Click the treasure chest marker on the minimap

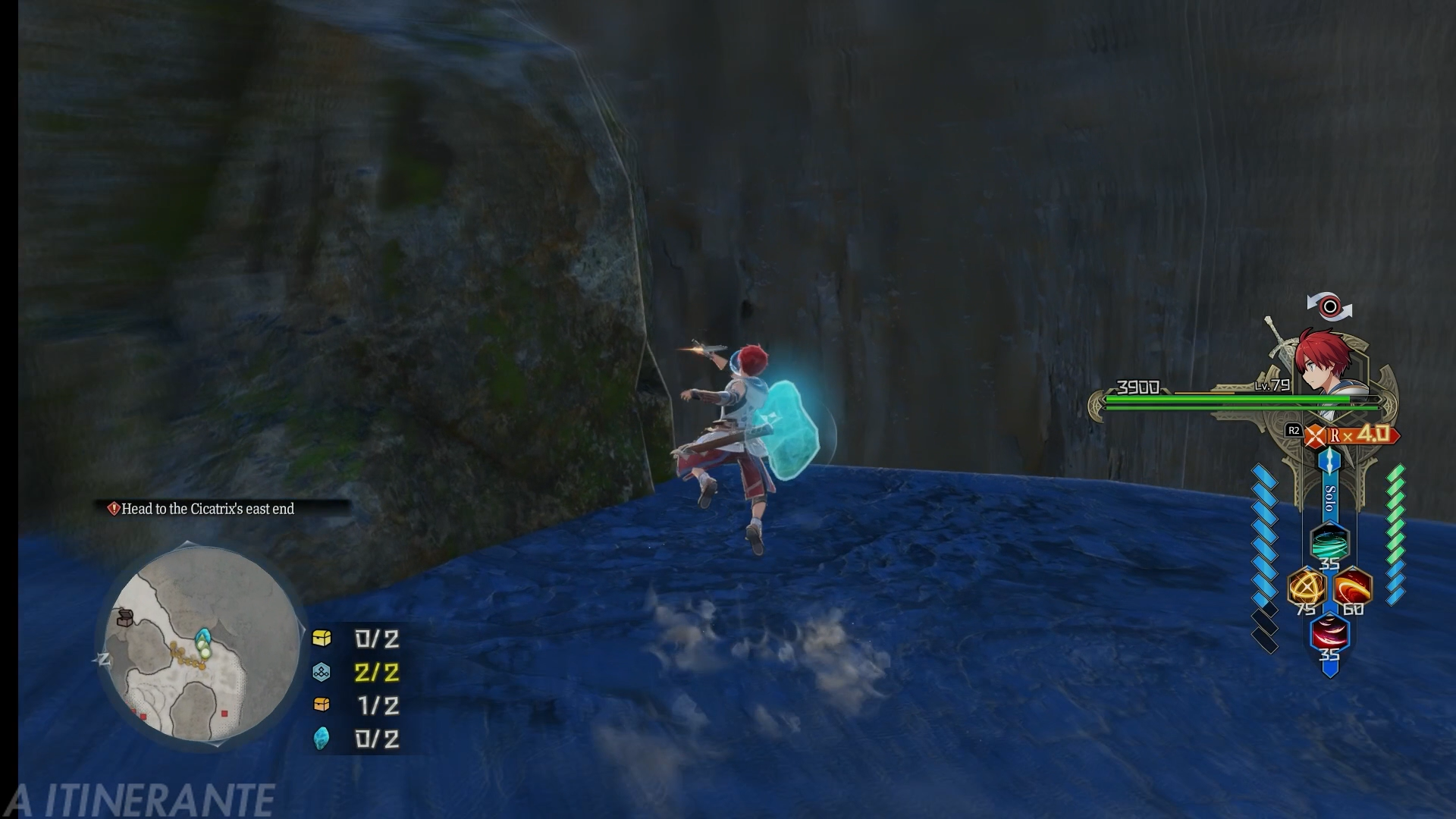tap(125, 617)
